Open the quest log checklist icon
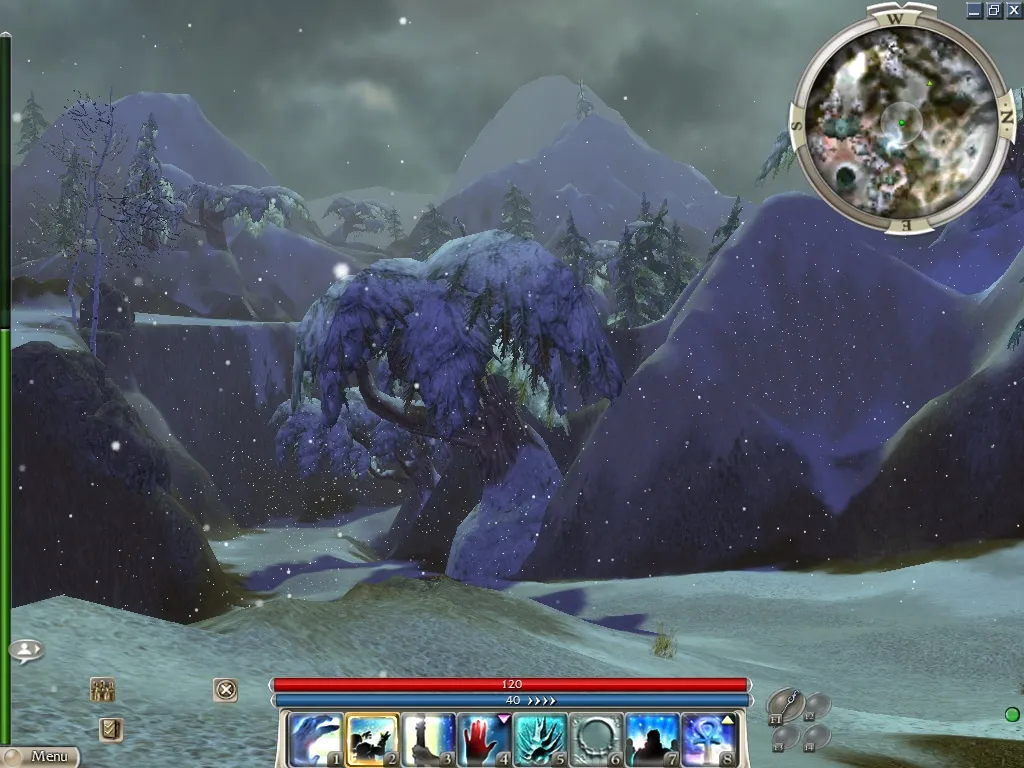 [x=111, y=729]
